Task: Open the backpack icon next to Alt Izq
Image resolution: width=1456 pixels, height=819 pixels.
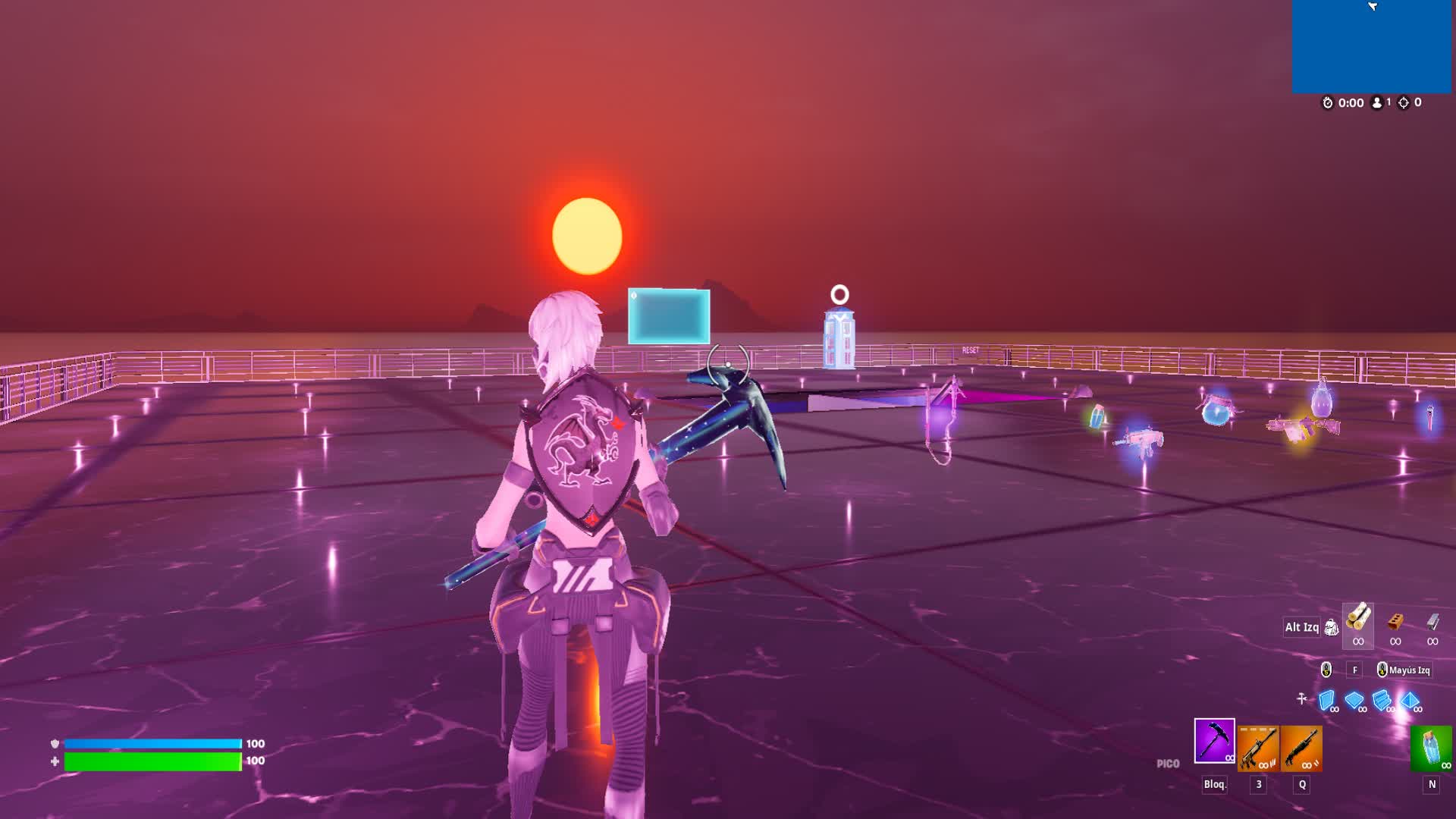Action: coord(1332,627)
